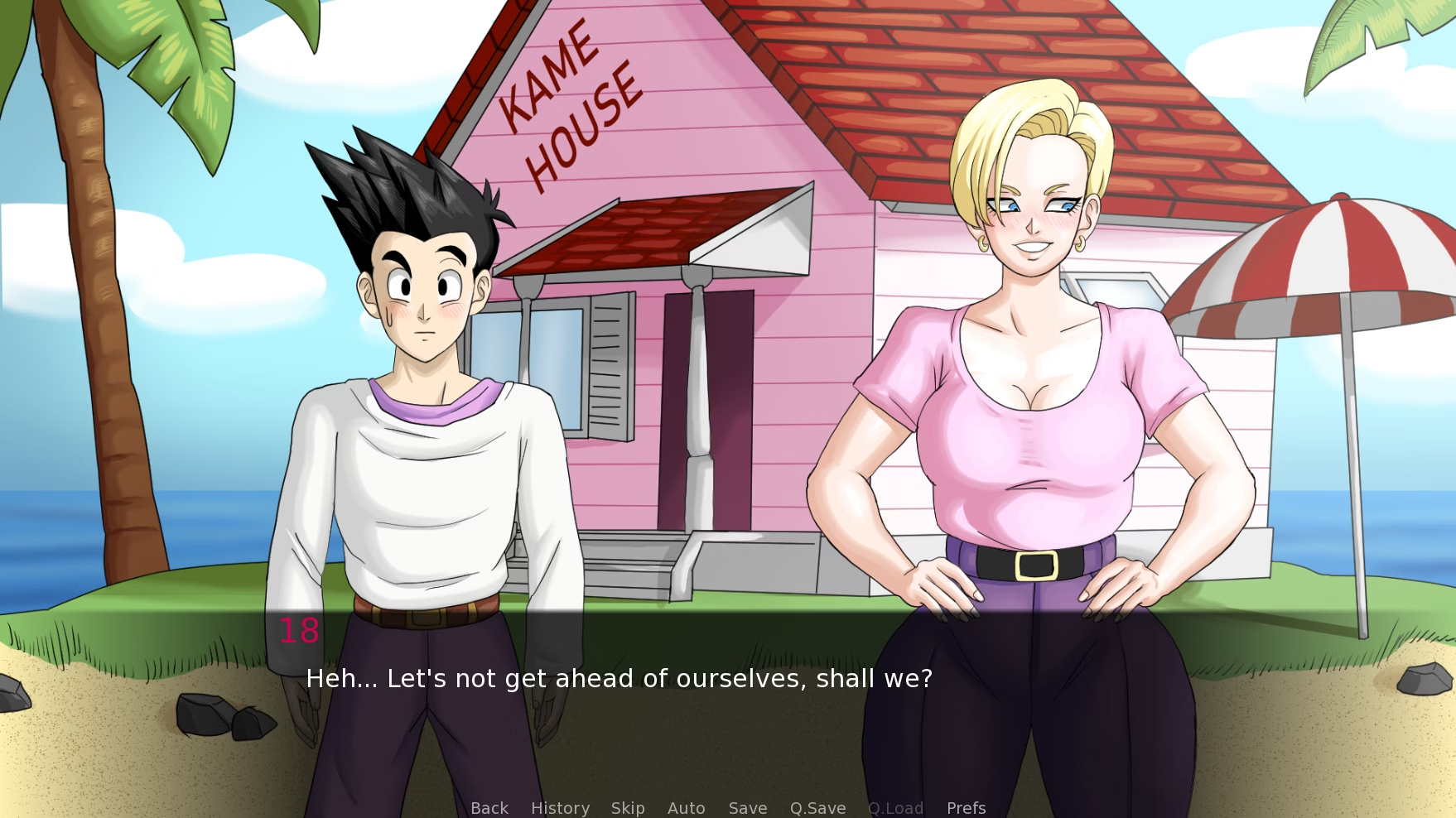
Task: Click "Back" to rewind the dialogue
Action: (x=489, y=808)
